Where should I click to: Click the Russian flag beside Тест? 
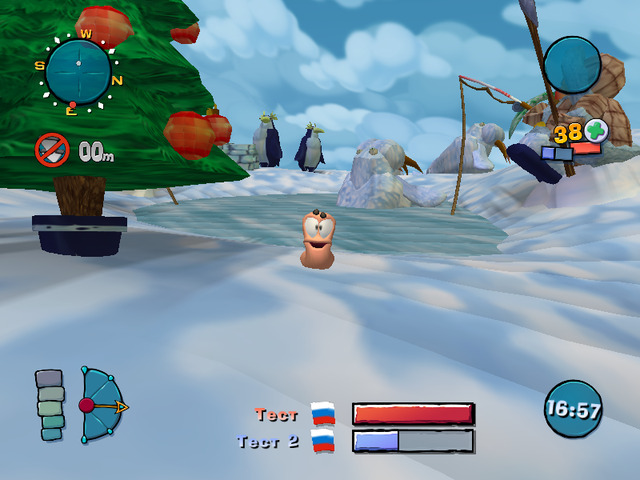[x=323, y=414]
